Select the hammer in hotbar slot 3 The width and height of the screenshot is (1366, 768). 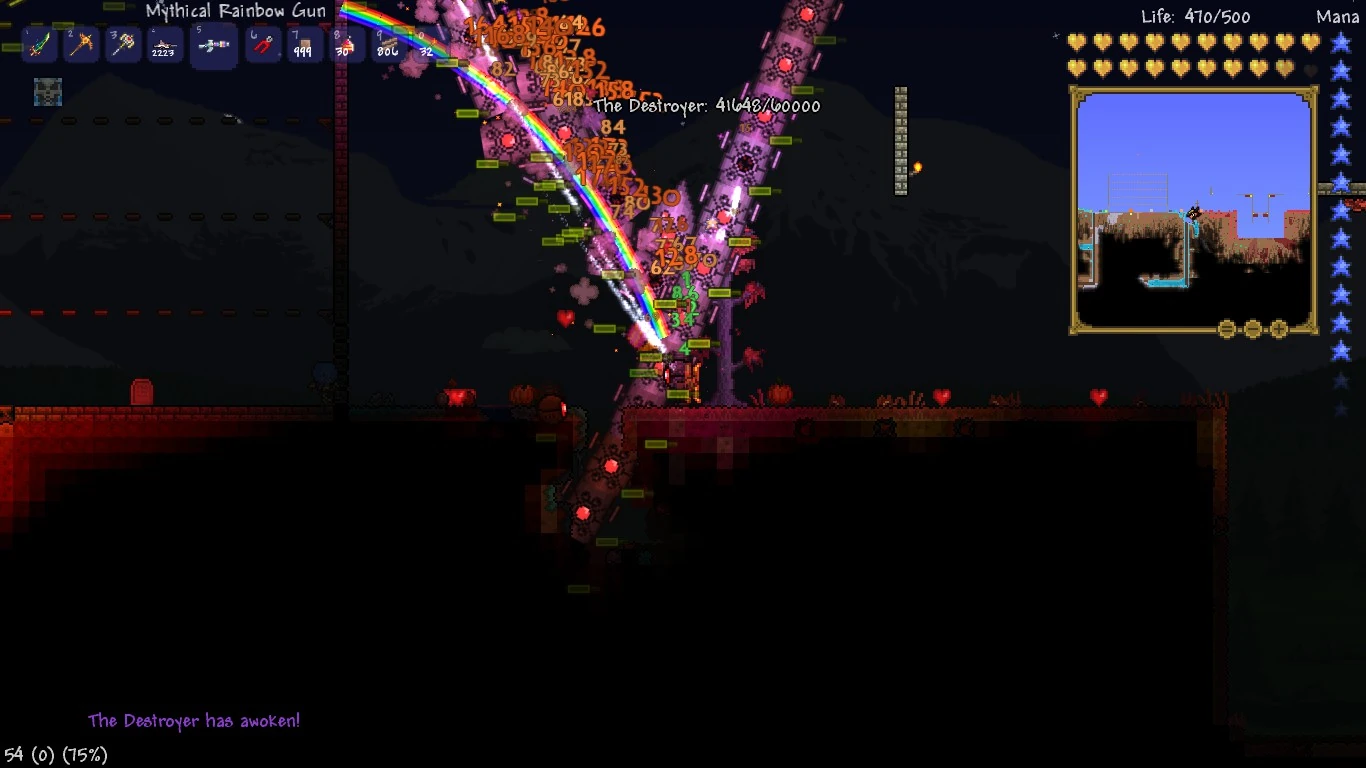[120, 44]
